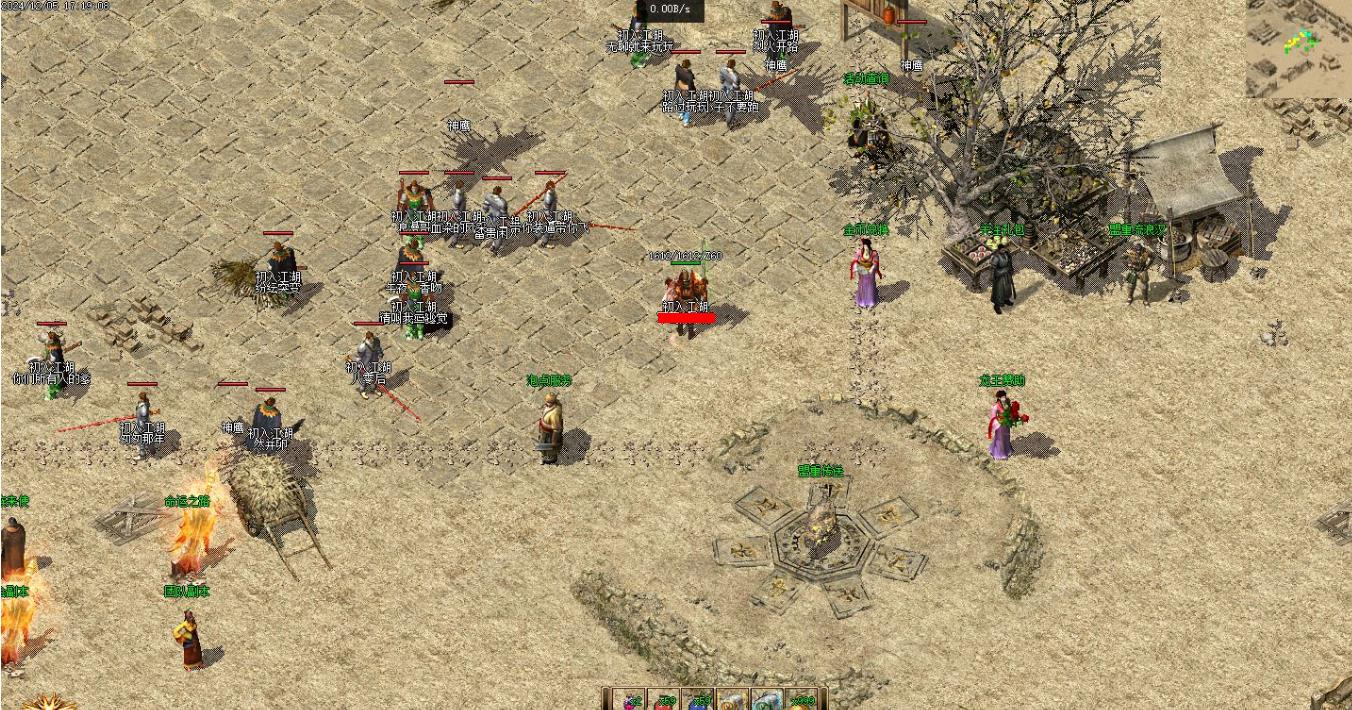The height and width of the screenshot is (710, 1352).
Task: Use the teal scroll in the hotbar
Action: tap(767, 702)
